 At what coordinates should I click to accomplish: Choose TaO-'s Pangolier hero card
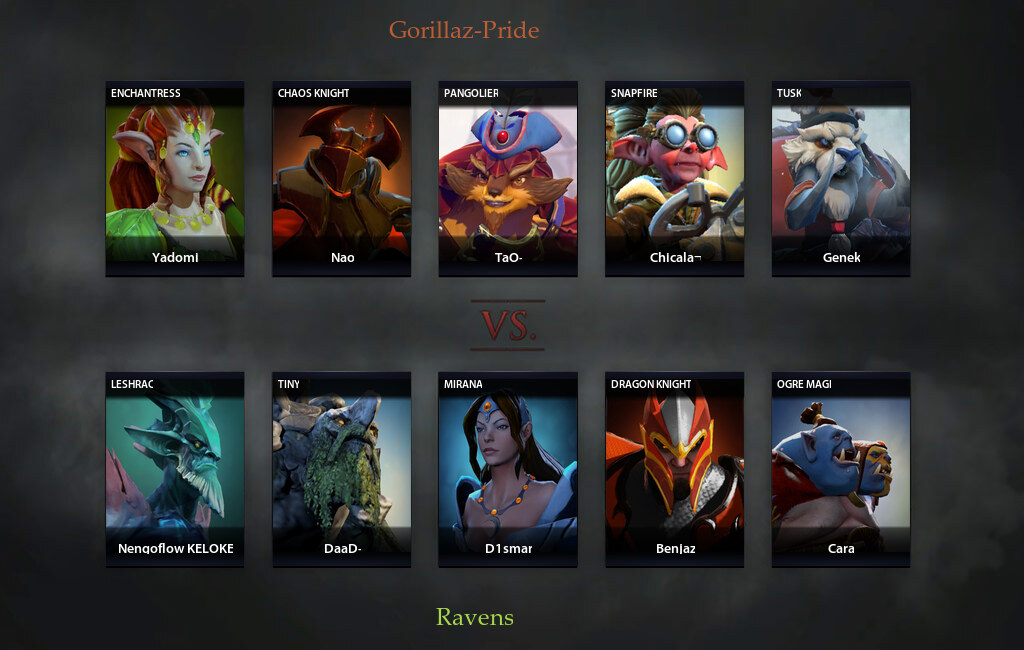[x=508, y=179]
